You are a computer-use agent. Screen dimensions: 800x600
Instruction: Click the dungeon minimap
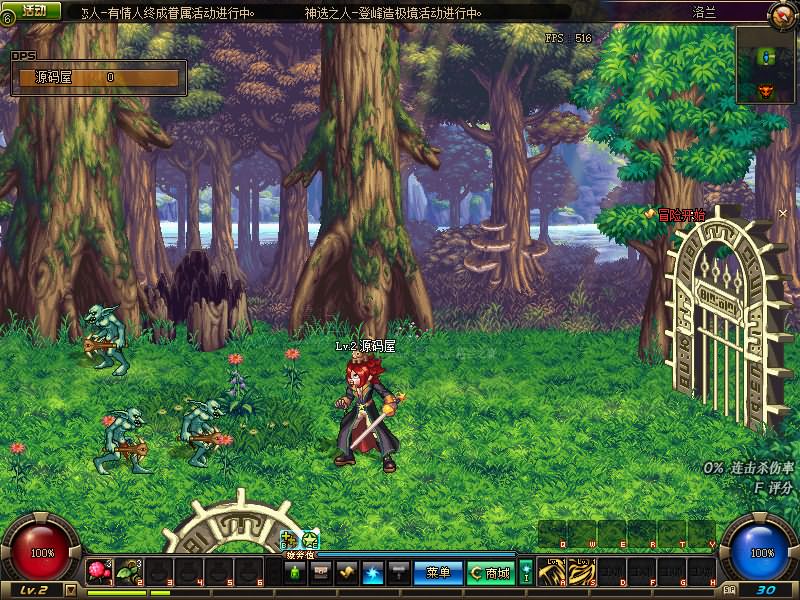pyautogui.click(x=767, y=65)
